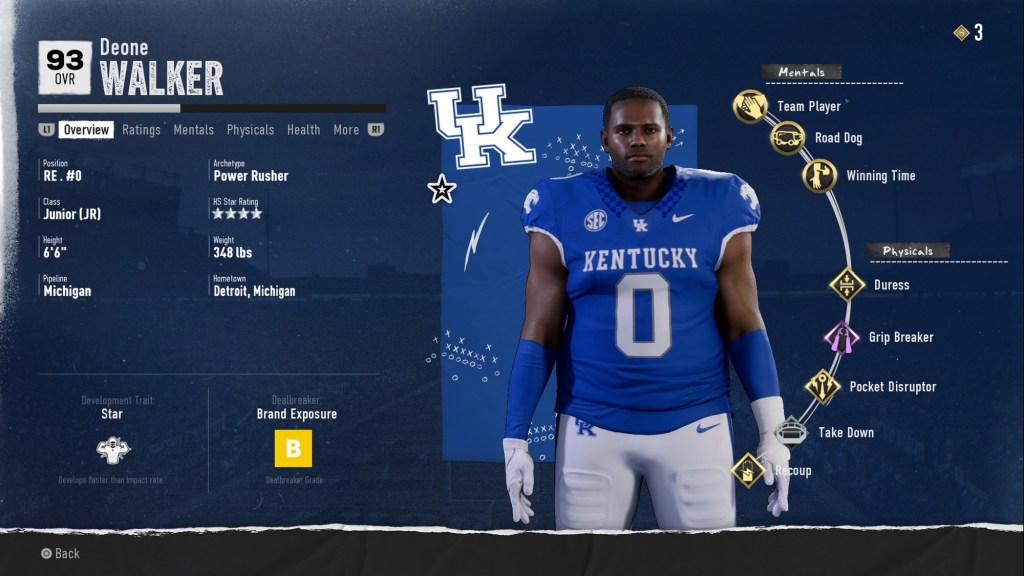Go to the Health tab

click(x=303, y=130)
